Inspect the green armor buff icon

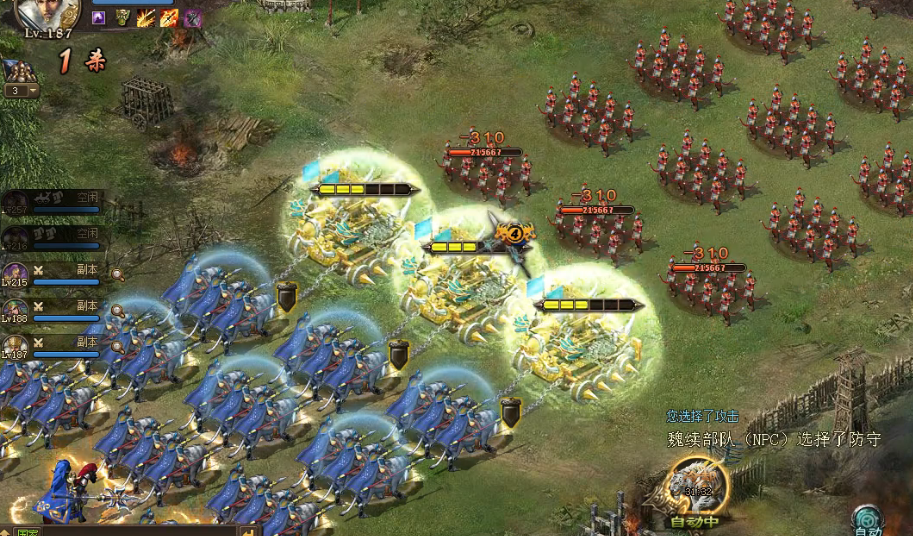coord(122,17)
